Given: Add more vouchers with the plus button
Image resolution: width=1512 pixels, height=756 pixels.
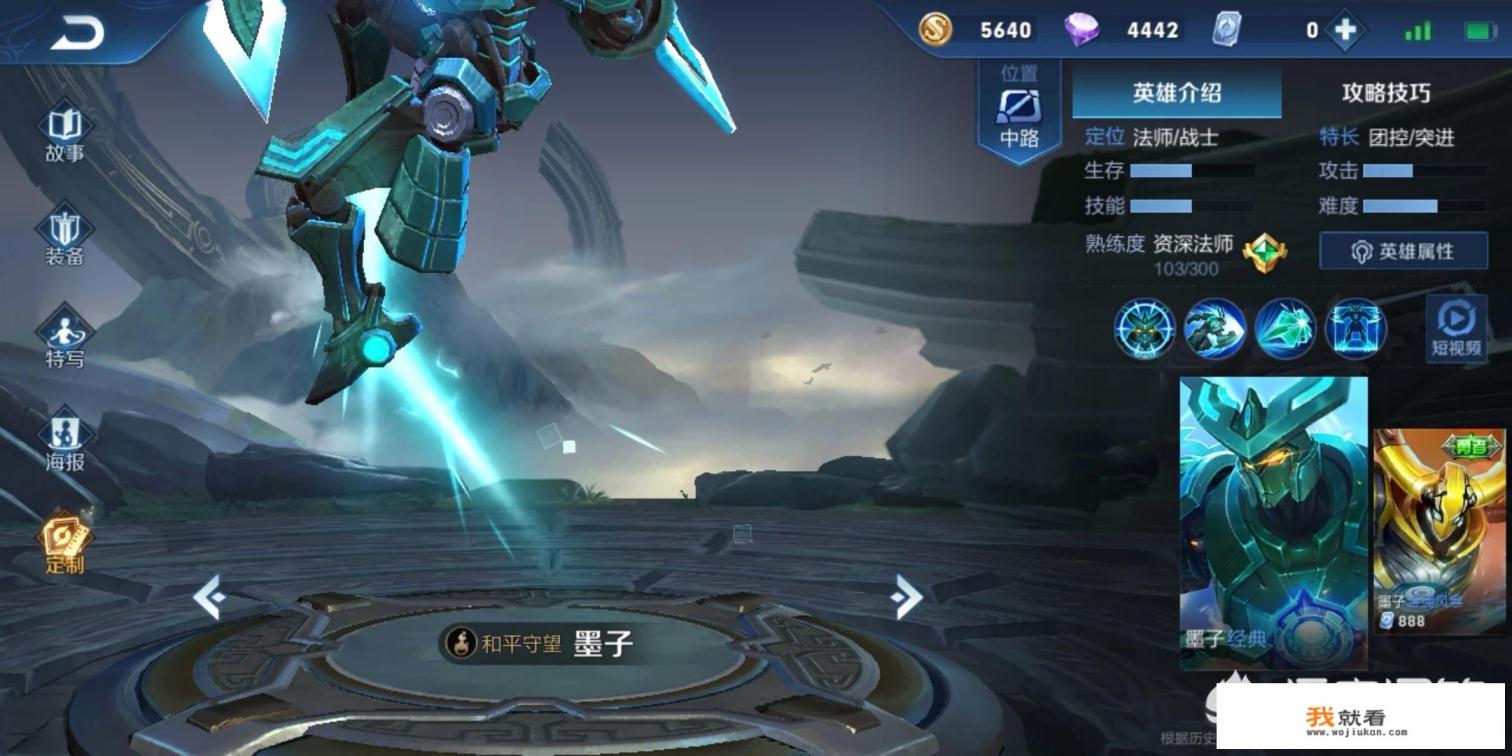Looking at the screenshot, I should pyautogui.click(x=1345, y=31).
